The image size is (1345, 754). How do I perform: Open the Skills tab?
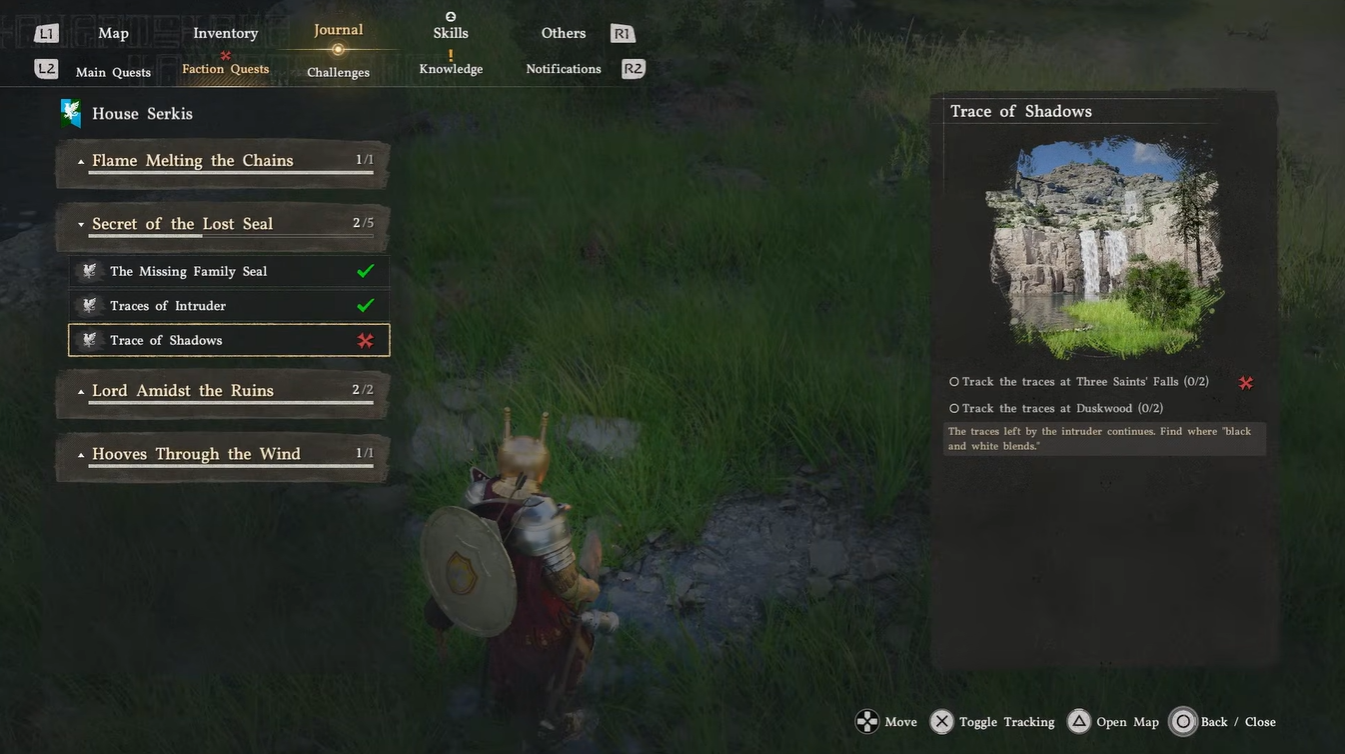[x=450, y=33]
